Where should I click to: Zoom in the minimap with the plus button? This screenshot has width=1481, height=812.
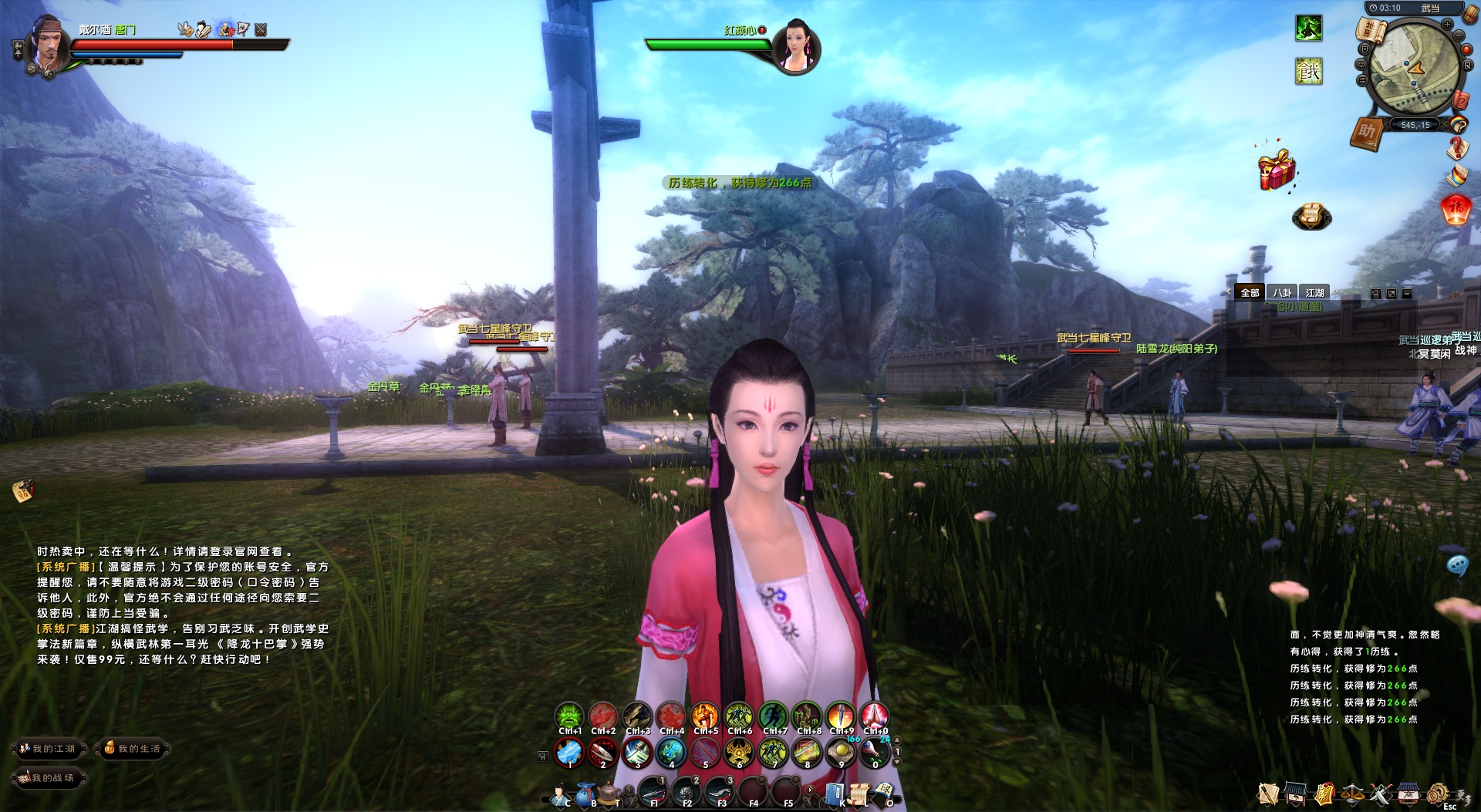pyautogui.click(x=1447, y=24)
